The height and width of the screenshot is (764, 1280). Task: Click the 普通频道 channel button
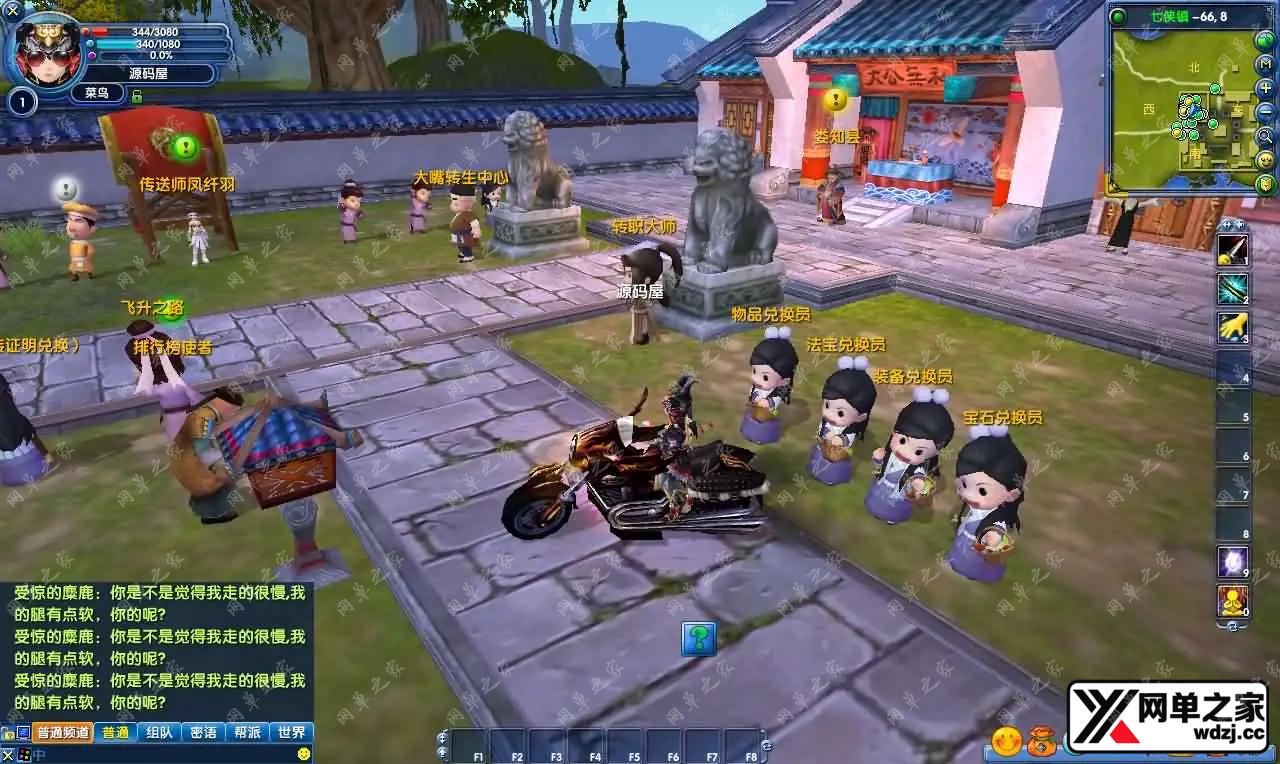click(63, 732)
